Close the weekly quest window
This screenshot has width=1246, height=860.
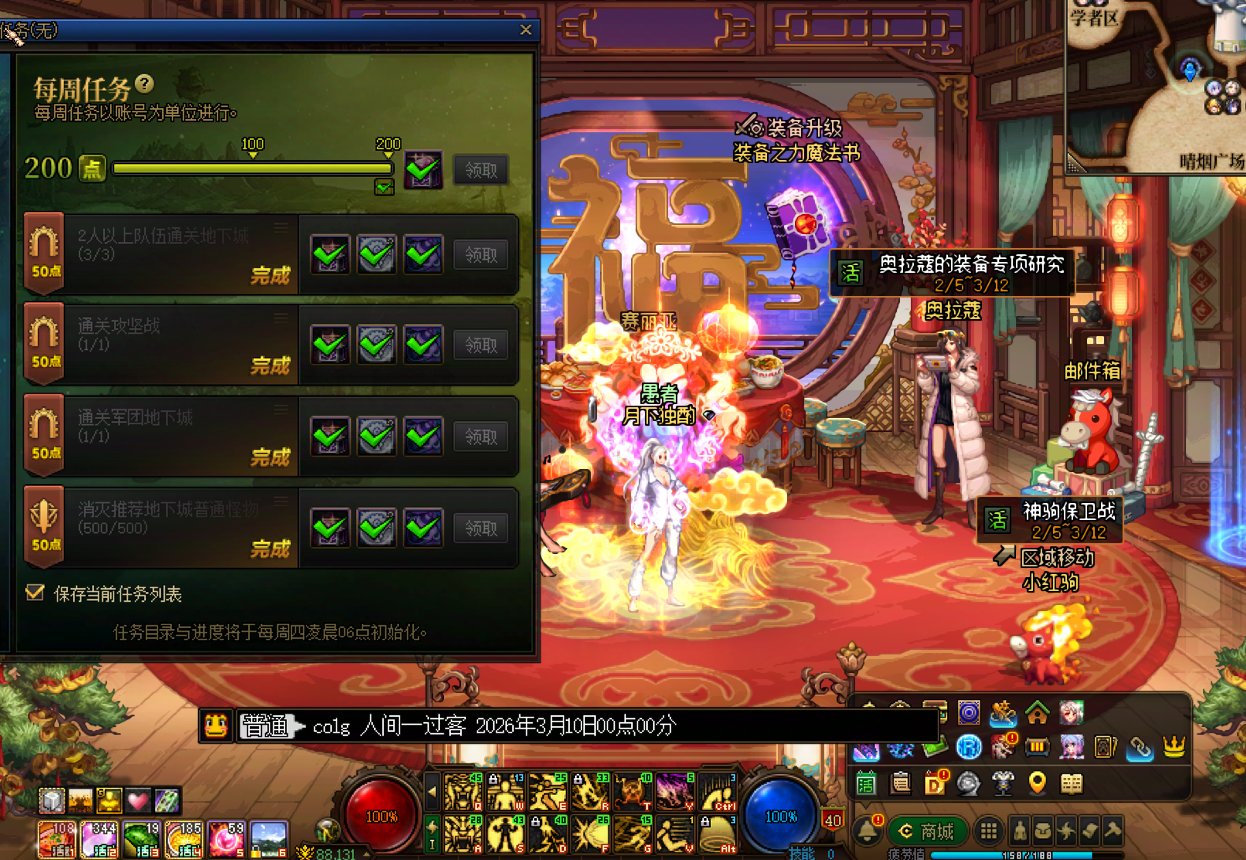[526, 31]
